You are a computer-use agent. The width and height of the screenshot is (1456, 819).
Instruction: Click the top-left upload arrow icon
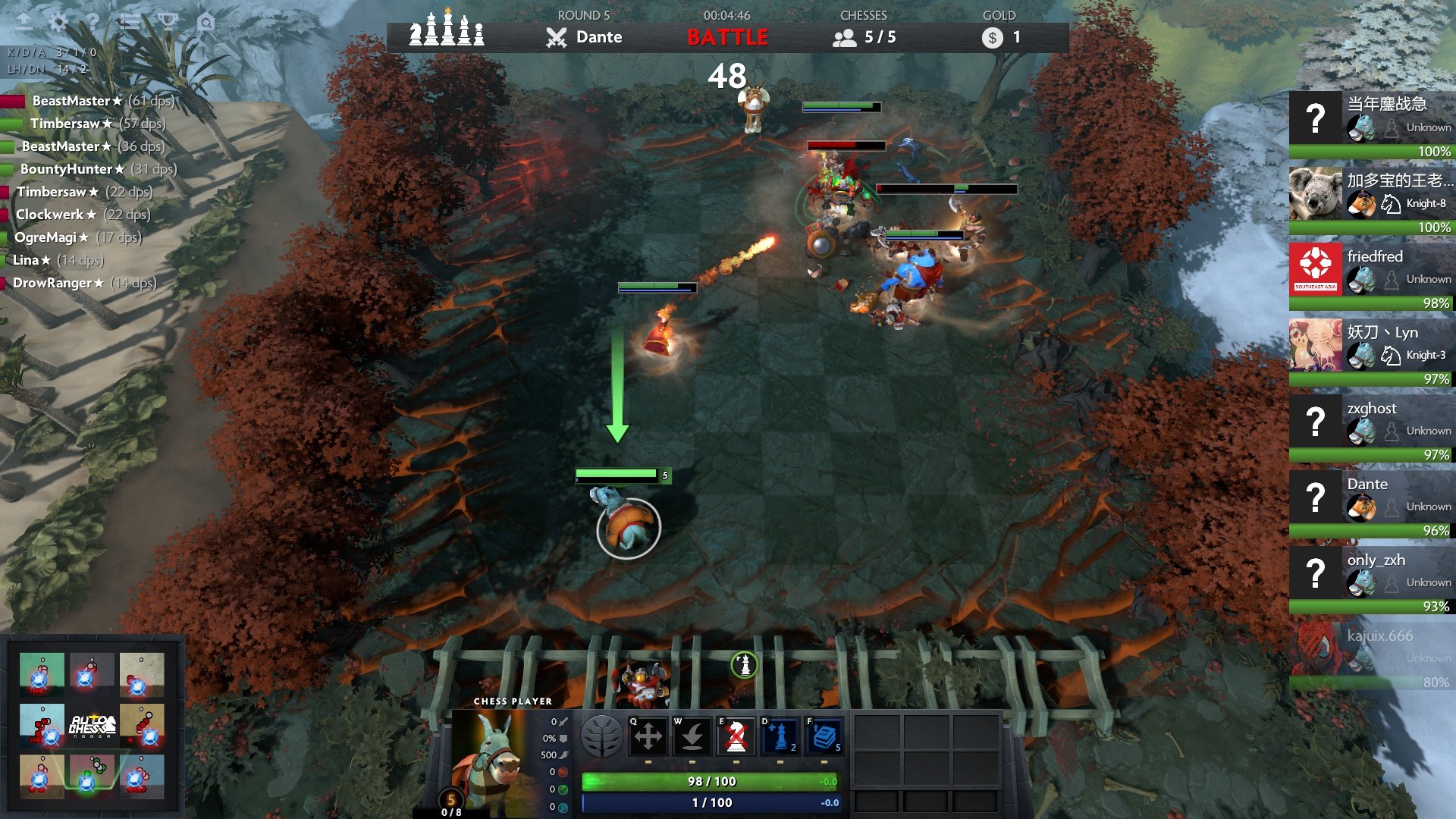click(24, 22)
